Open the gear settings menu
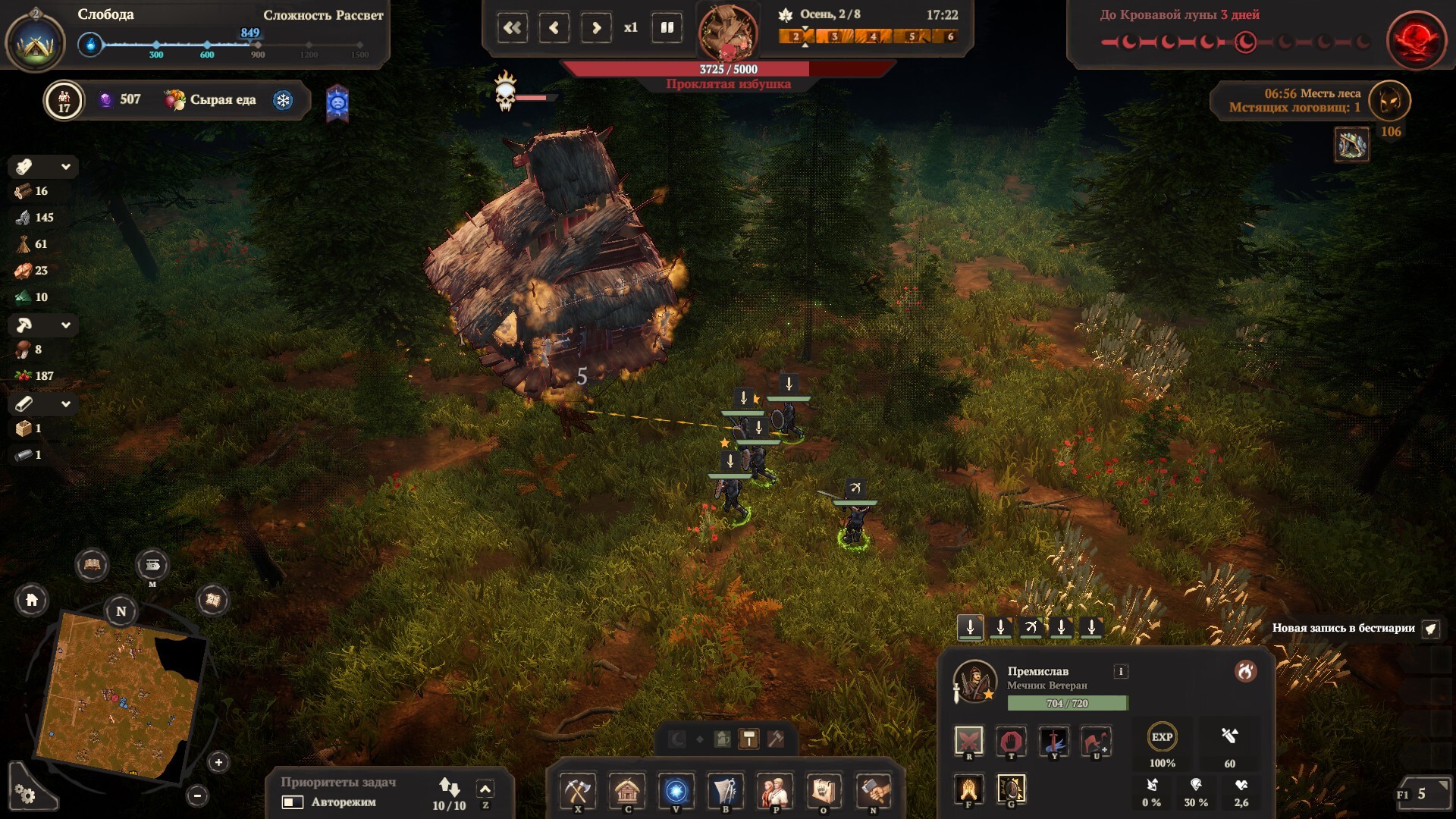1456x819 pixels. 25,794
